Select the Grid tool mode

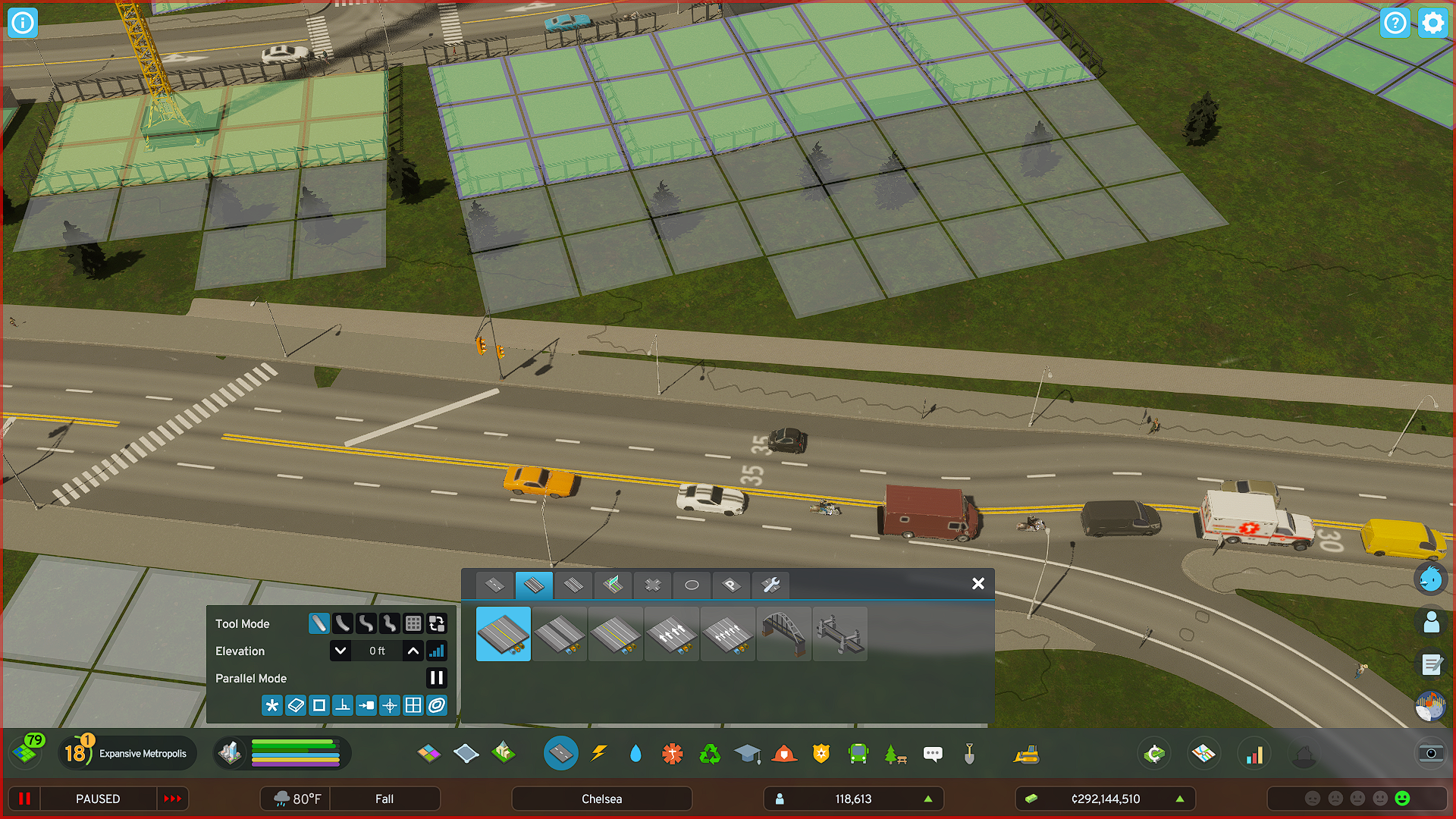coord(414,623)
